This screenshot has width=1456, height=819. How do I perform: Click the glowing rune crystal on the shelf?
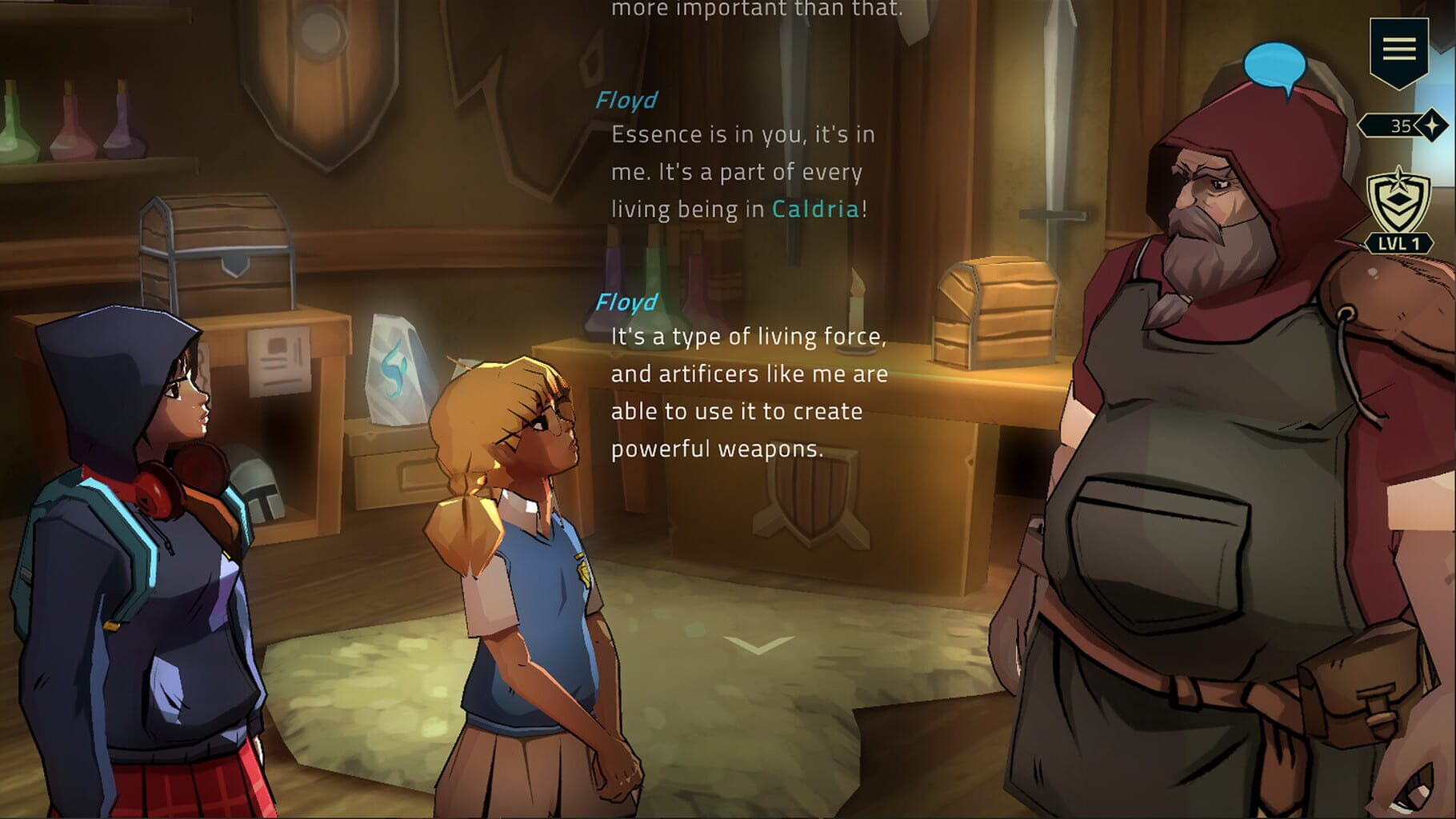coord(398,368)
